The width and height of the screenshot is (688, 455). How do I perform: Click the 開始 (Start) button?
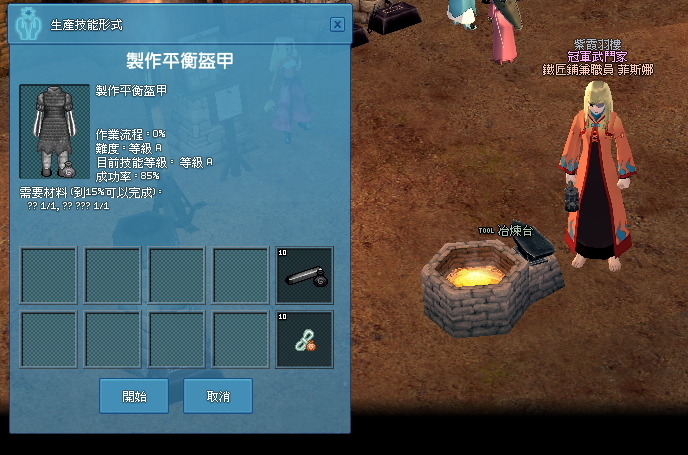(x=134, y=396)
